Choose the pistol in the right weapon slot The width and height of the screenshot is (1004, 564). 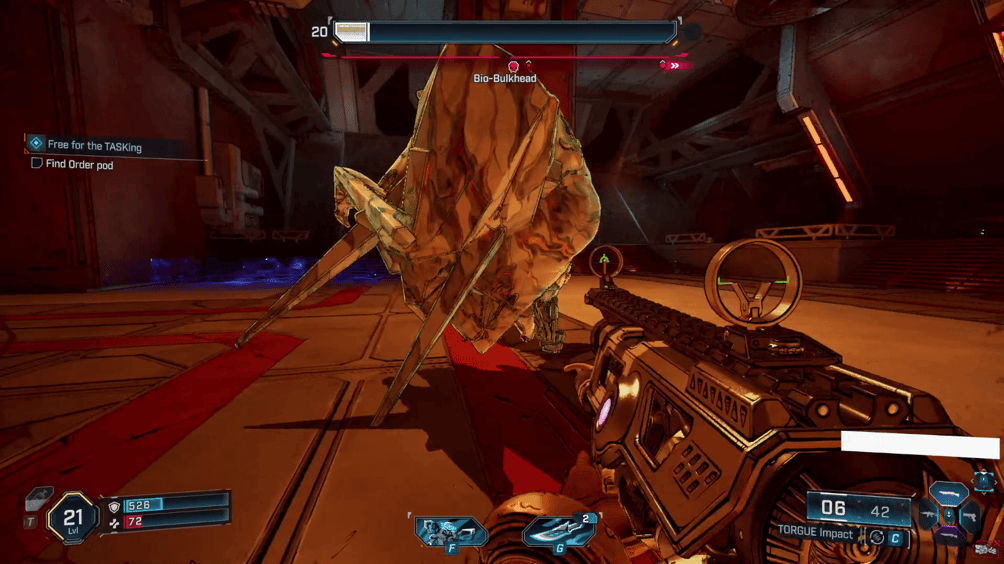(x=969, y=517)
